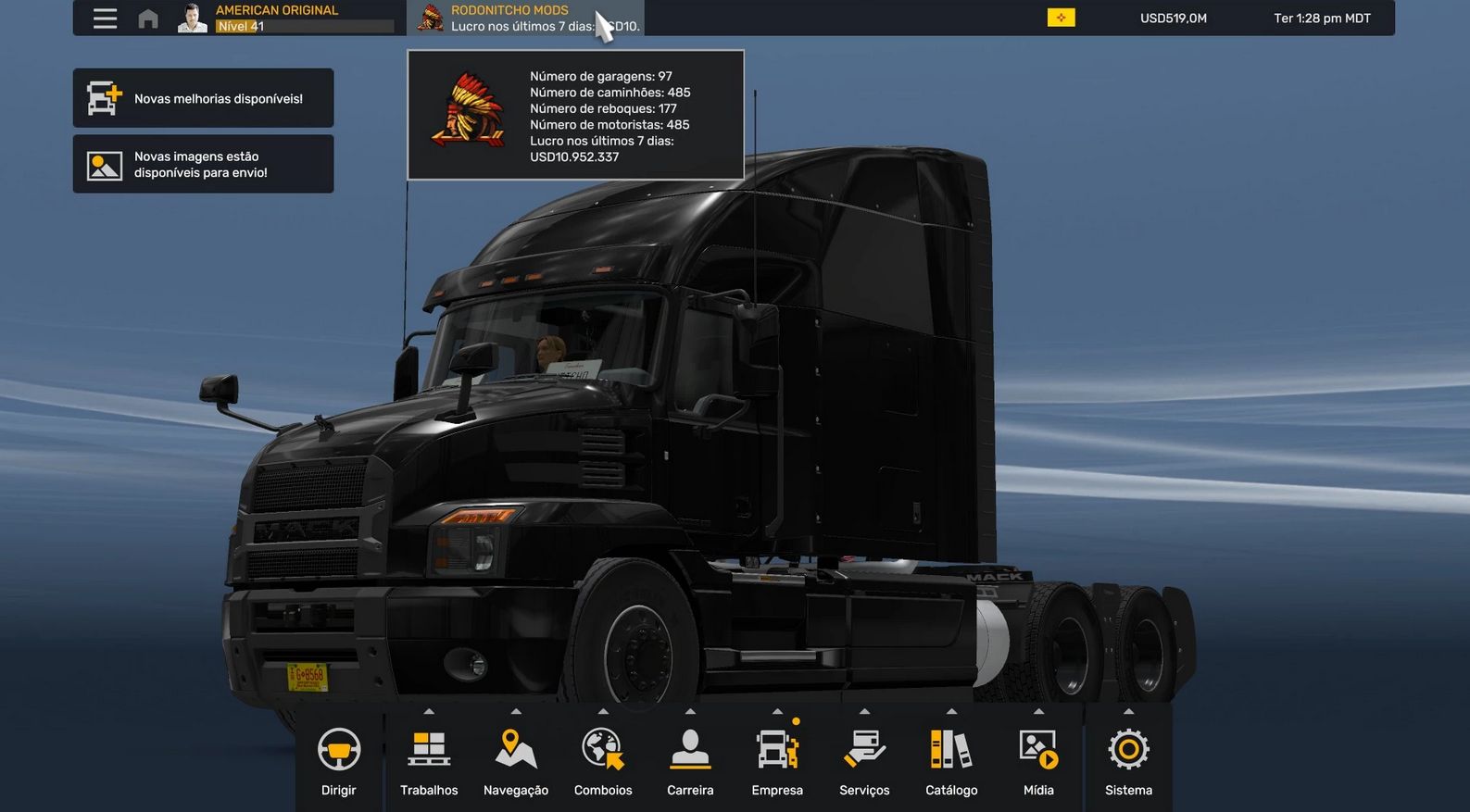Open the Mídia menu
Image resolution: width=1470 pixels, height=812 pixels.
coord(1038,759)
